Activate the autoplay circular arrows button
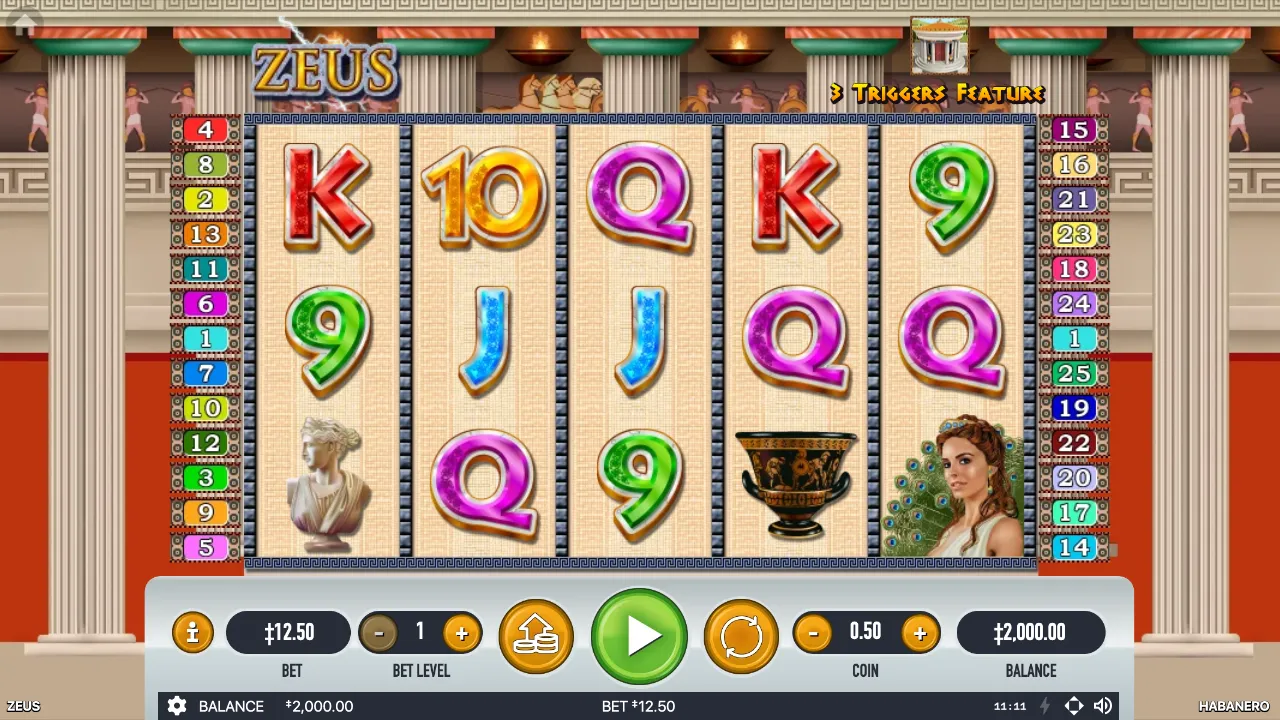The width and height of the screenshot is (1280, 720). [x=741, y=636]
